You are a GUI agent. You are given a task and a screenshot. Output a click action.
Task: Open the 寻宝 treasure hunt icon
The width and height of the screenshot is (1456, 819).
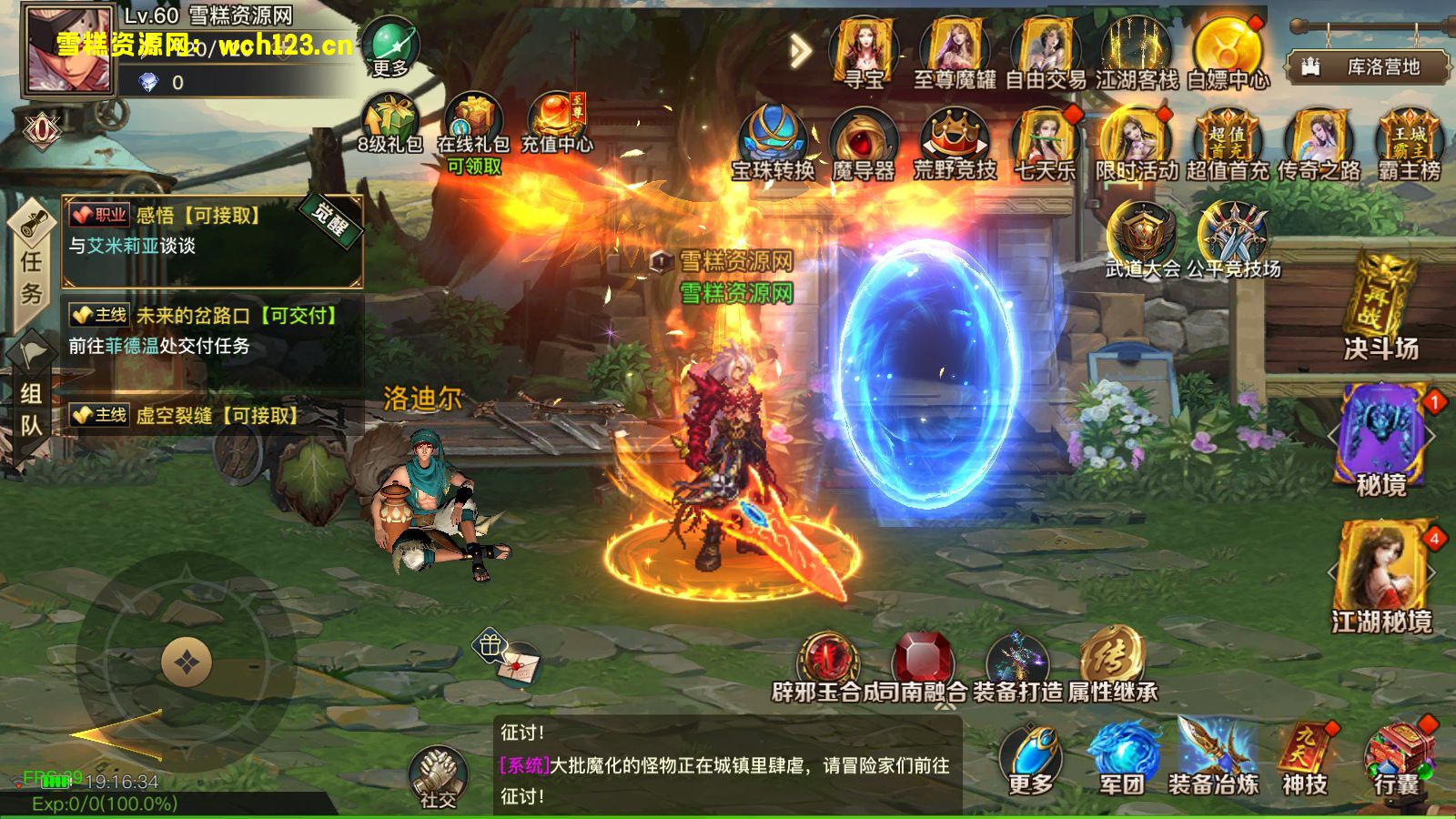pos(864,53)
